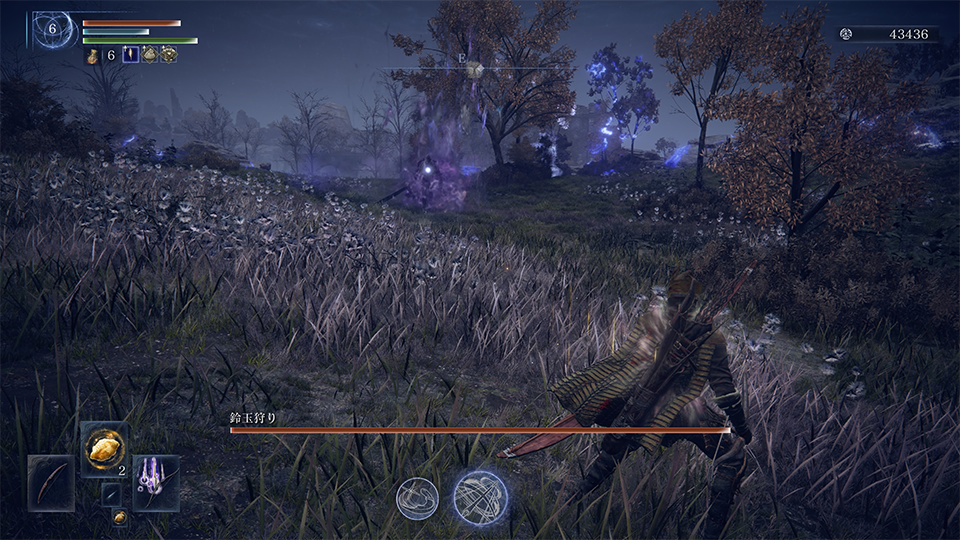The image size is (960, 540).
Task: Activate the larger glowing ultimate art icon
Action: tap(480, 496)
